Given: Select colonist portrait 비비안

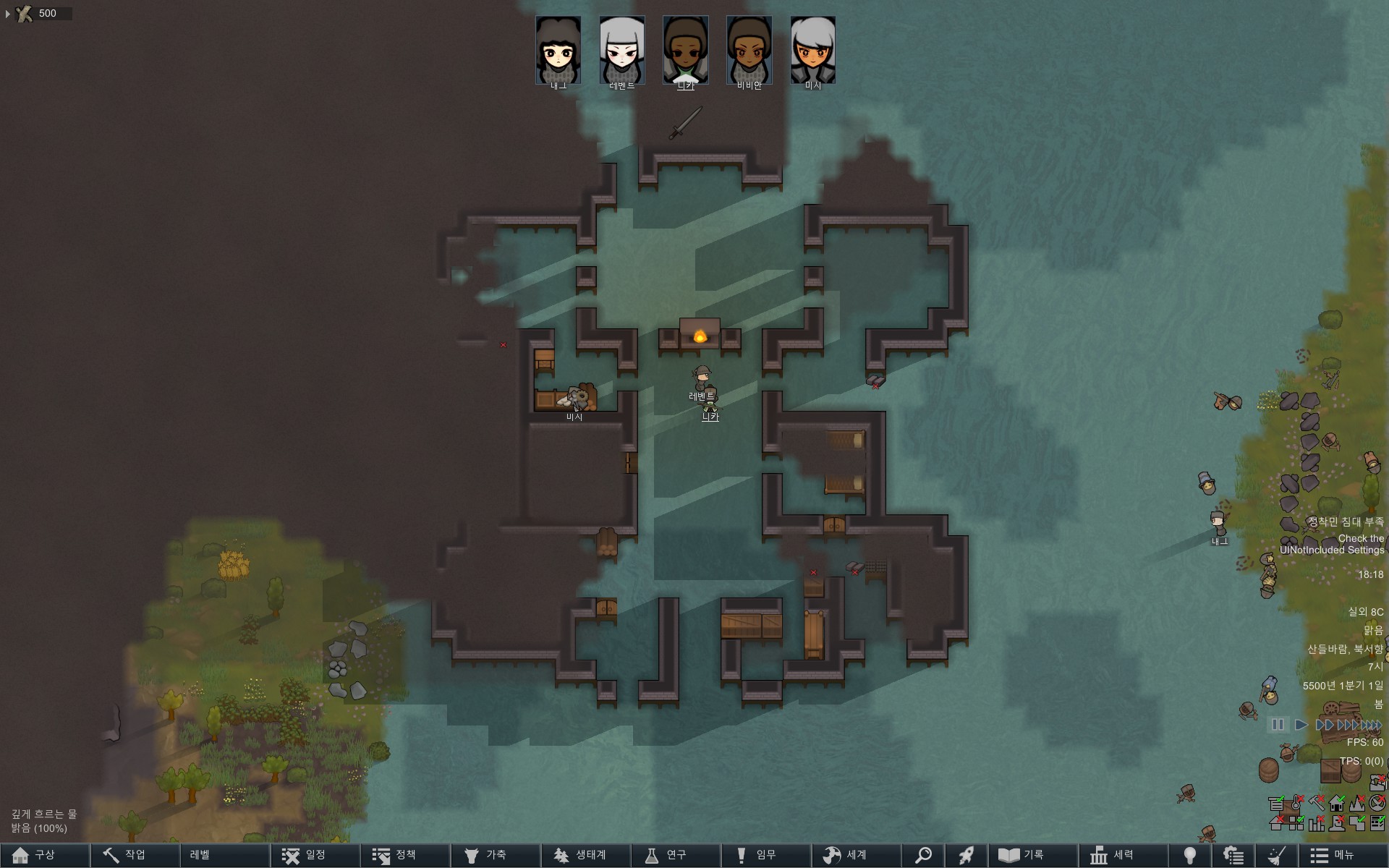Looking at the screenshot, I should (x=749, y=51).
